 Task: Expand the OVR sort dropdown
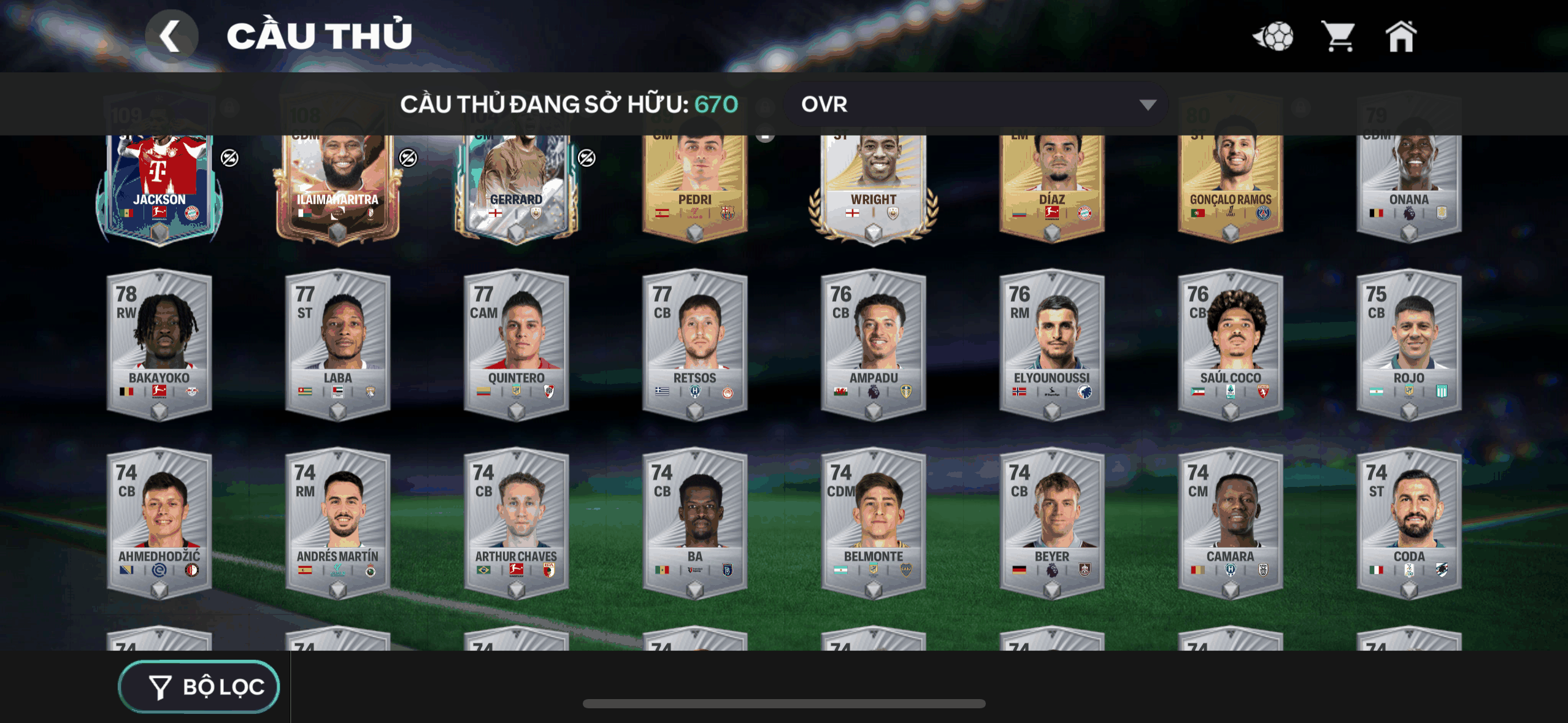(975, 105)
